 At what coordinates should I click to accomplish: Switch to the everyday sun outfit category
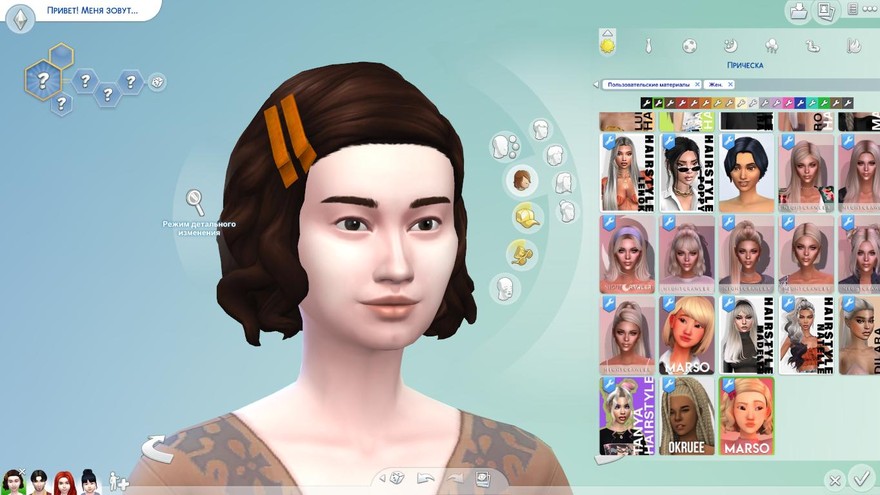coord(607,45)
